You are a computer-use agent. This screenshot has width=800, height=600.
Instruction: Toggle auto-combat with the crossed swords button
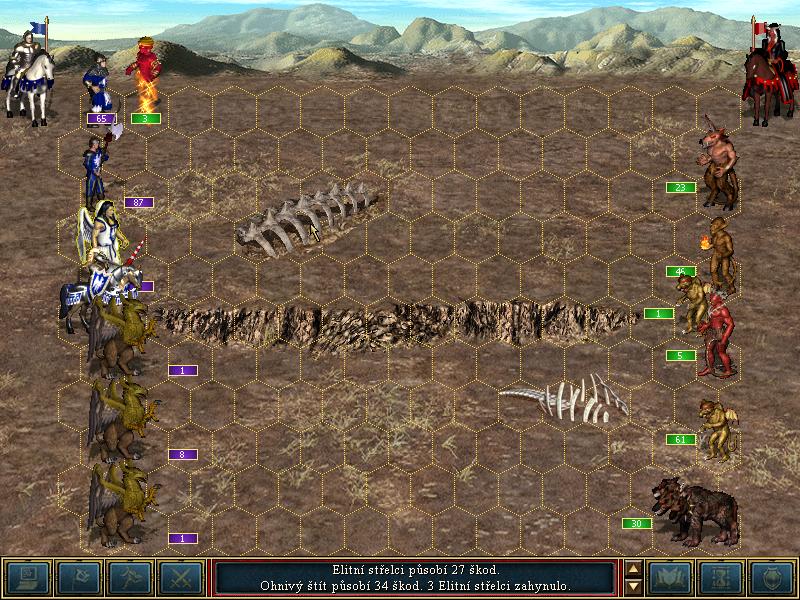180,577
